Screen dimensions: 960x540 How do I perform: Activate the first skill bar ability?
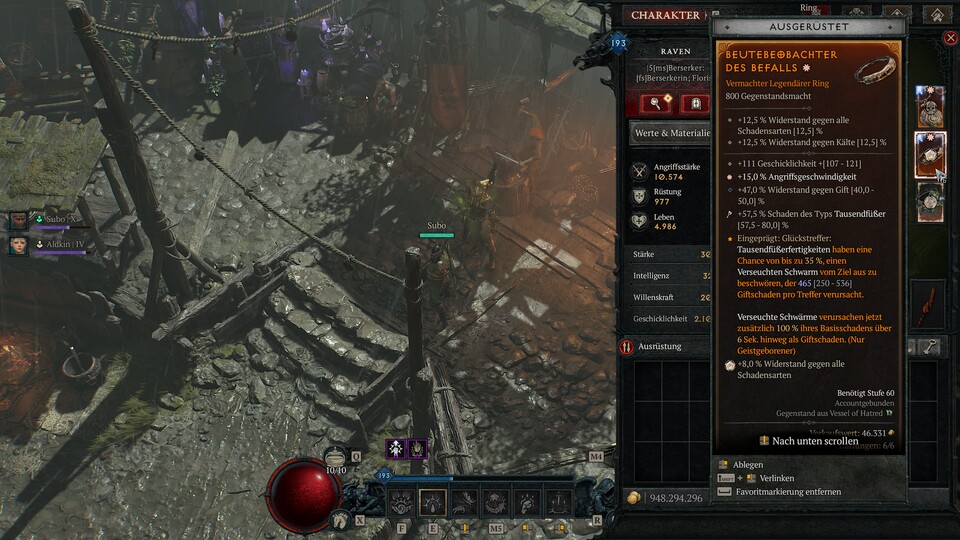[401, 502]
